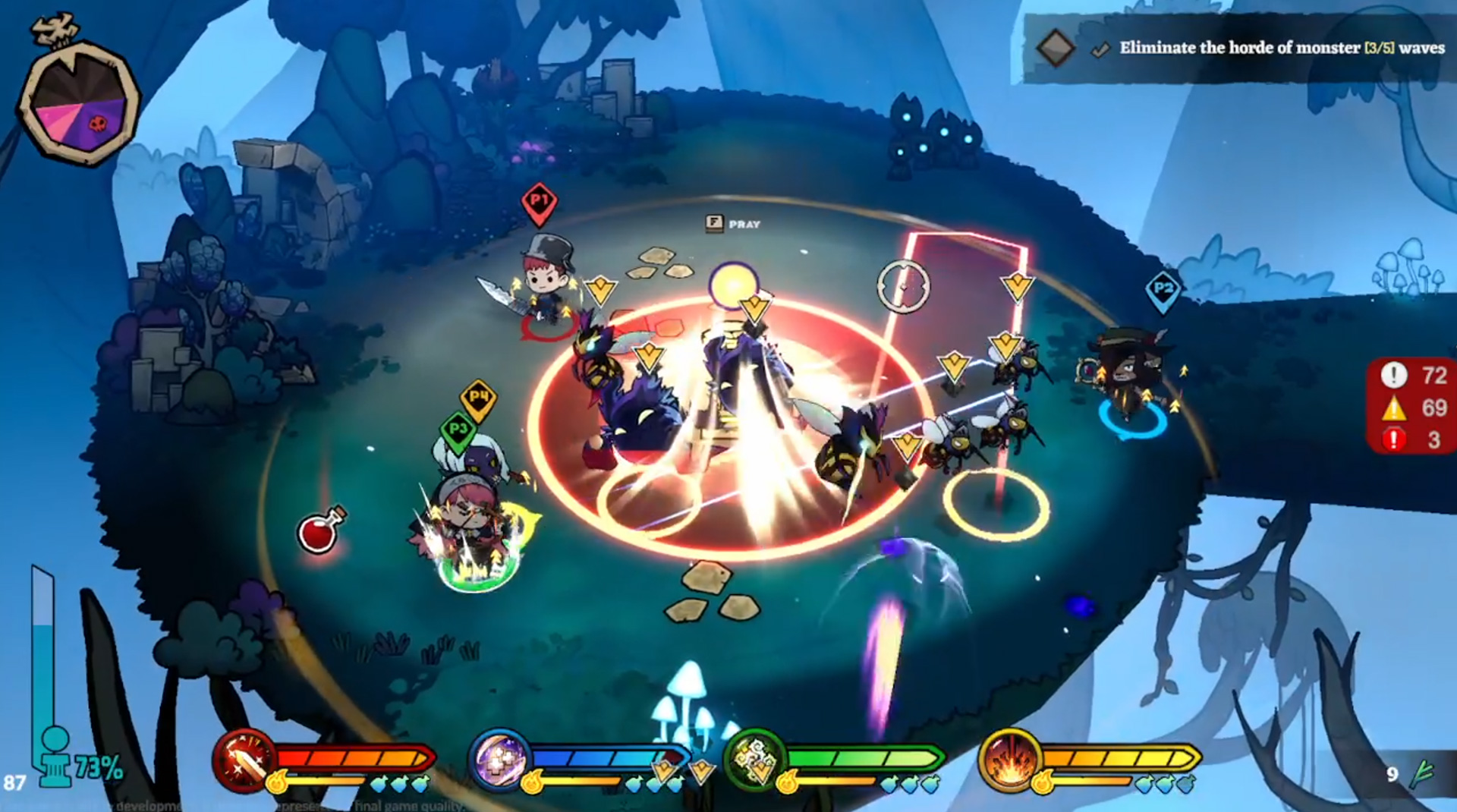Select the P2 player marker

(1163, 289)
